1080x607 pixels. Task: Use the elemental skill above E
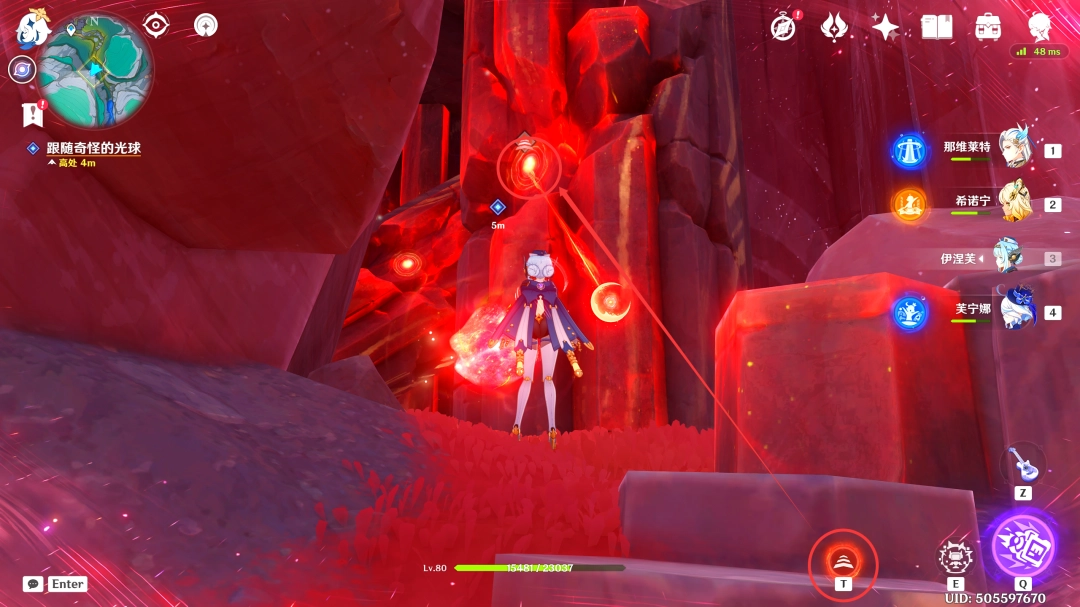point(956,557)
